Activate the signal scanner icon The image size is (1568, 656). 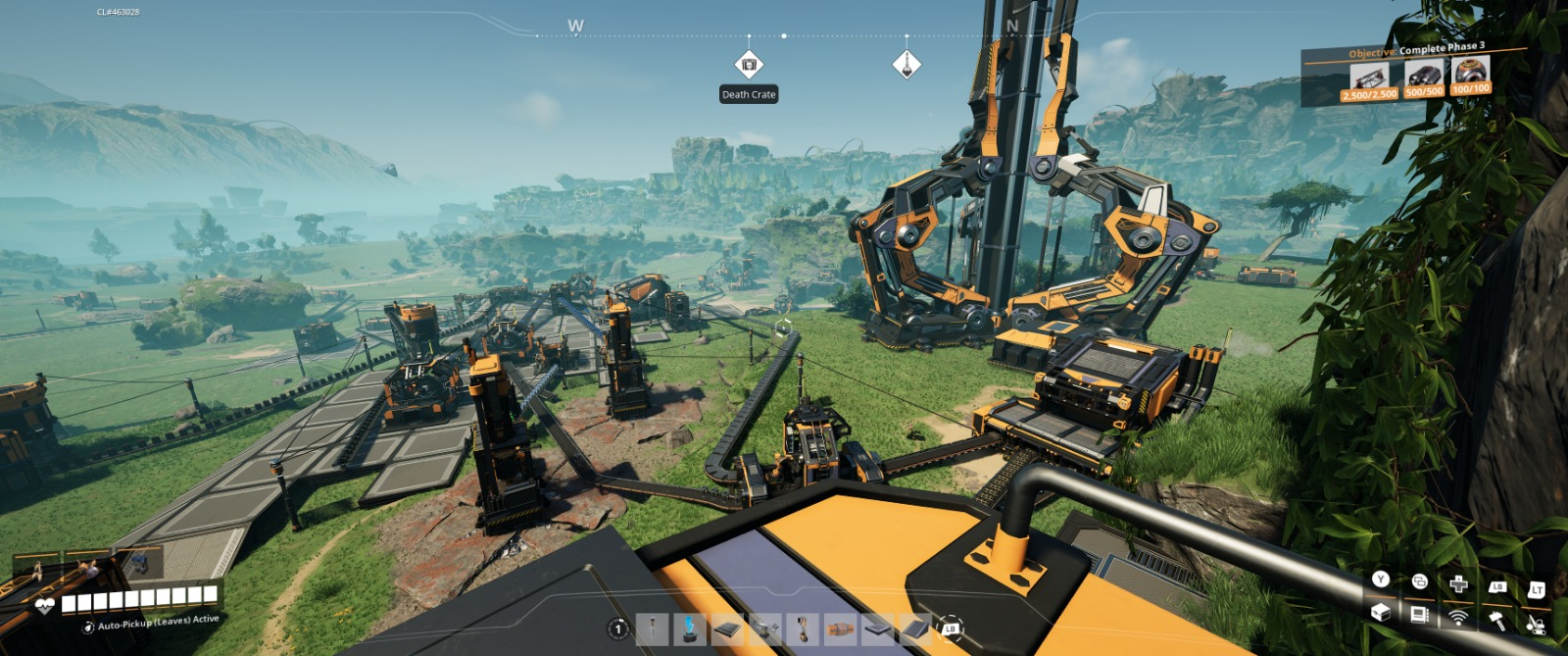tap(1458, 616)
